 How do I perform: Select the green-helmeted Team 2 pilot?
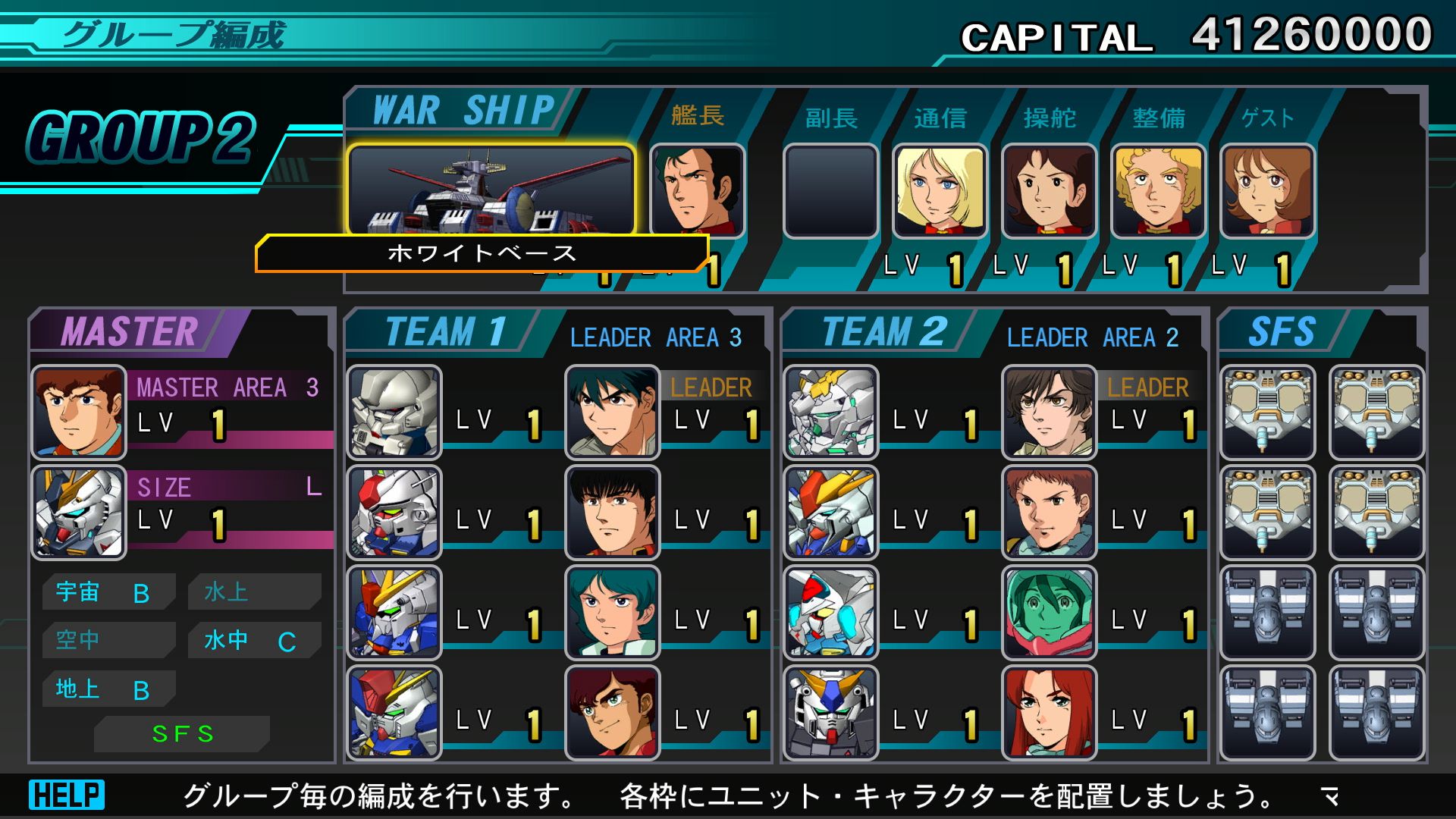pyautogui.click(x=1050, y=613)
